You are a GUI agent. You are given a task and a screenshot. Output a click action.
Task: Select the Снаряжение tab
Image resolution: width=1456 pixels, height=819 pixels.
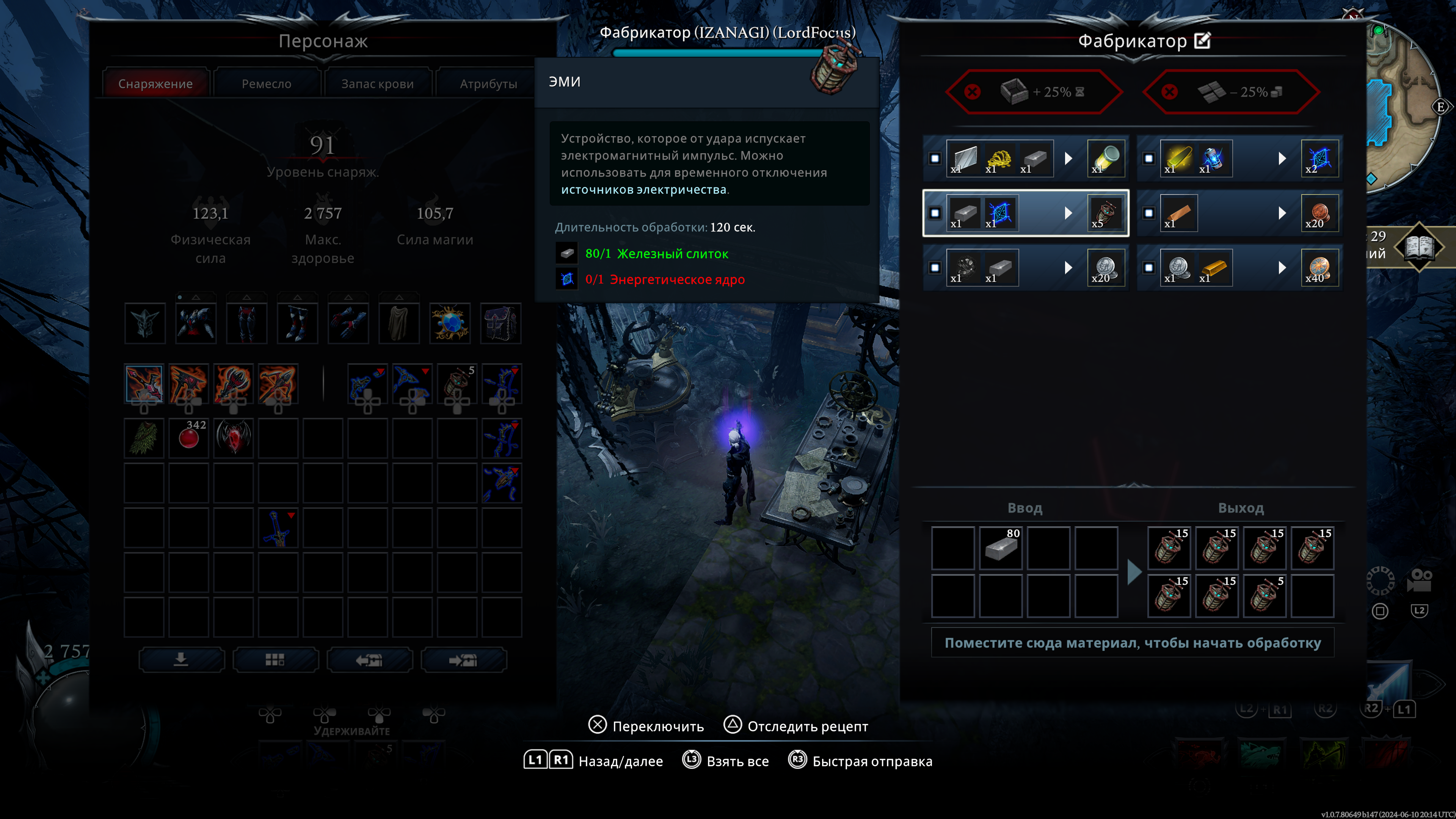click(155, 84)
